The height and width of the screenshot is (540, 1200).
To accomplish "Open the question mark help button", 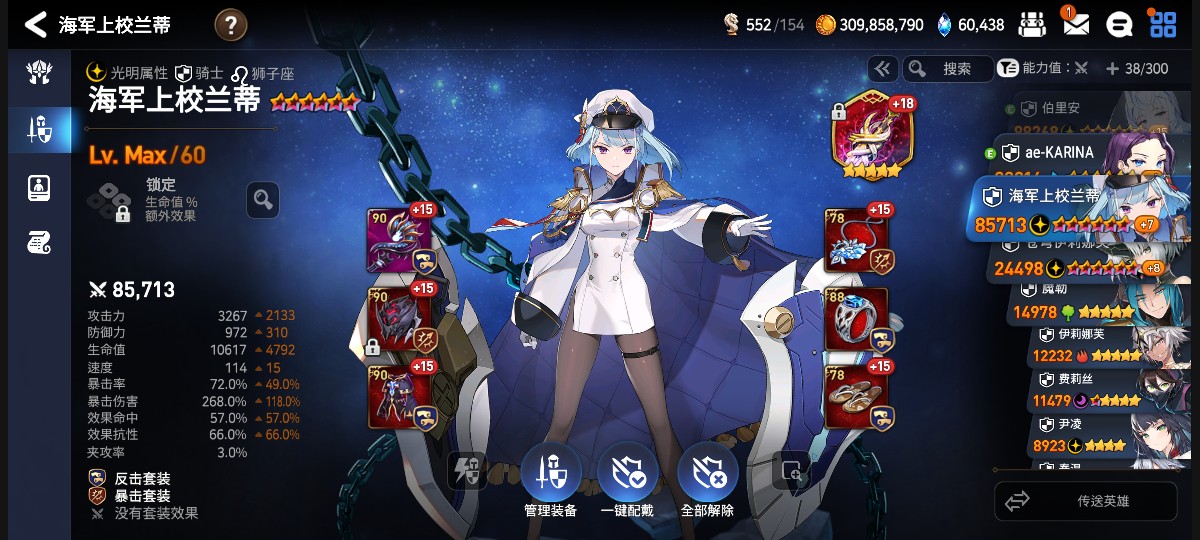I will coord(230,25).
